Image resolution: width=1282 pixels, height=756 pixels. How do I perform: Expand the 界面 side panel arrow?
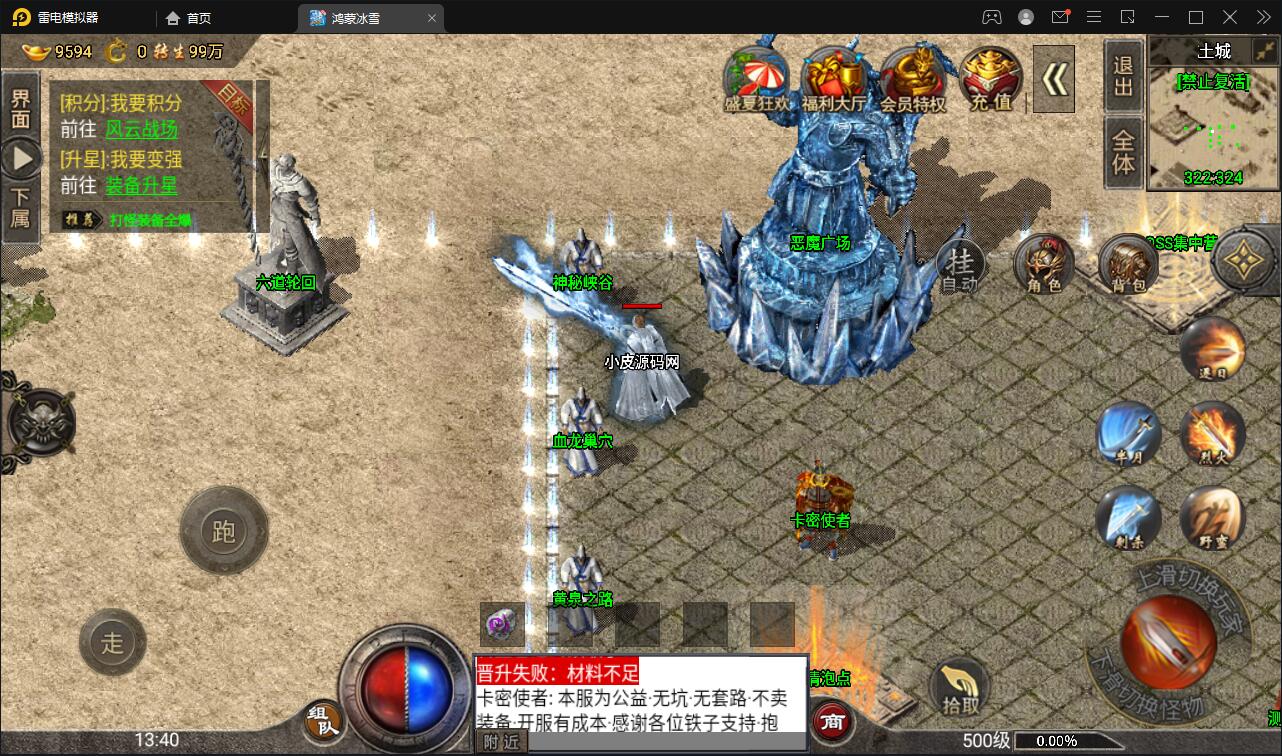point(21,156)
